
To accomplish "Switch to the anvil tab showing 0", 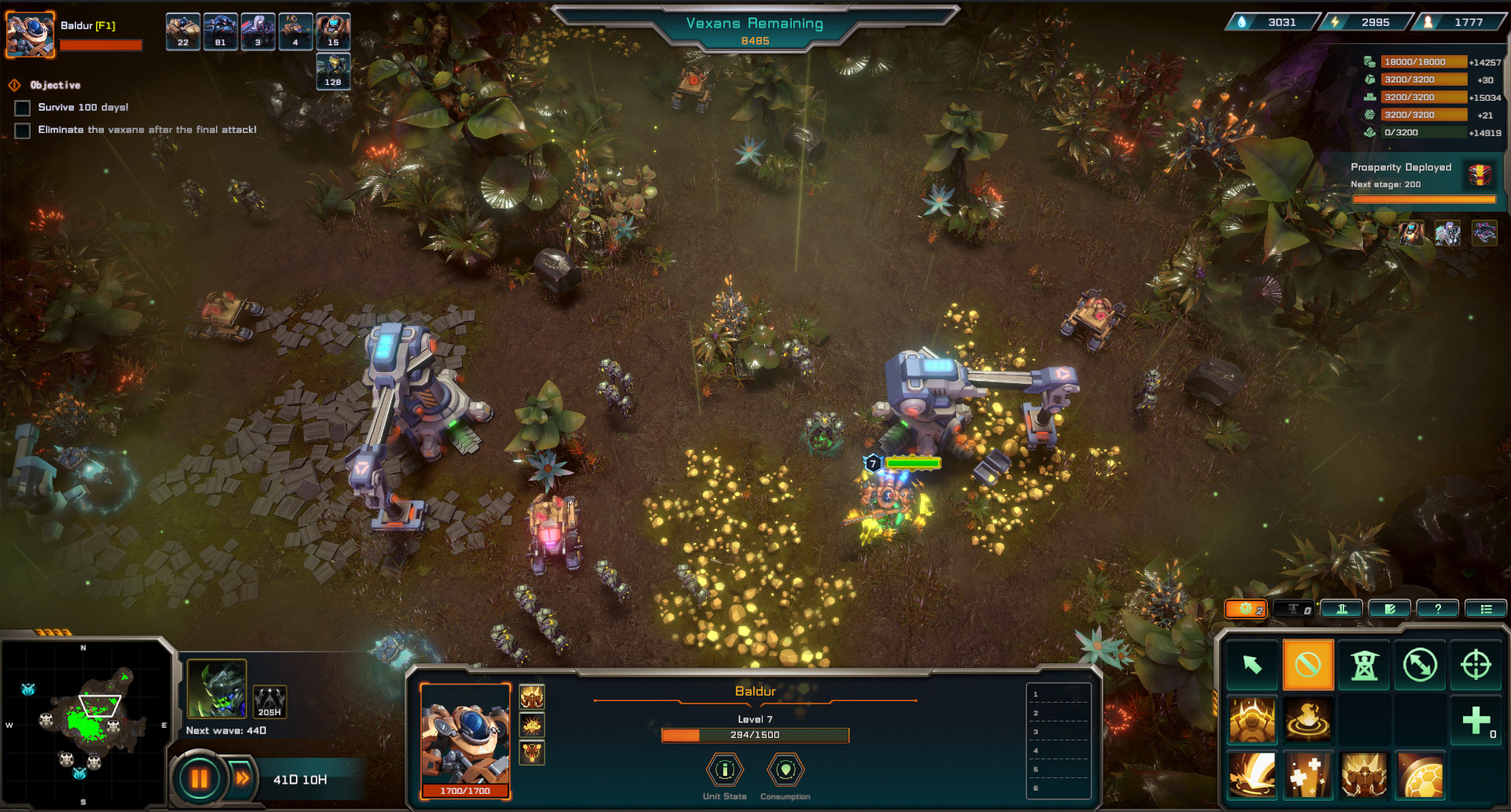I will [1294, 608].
